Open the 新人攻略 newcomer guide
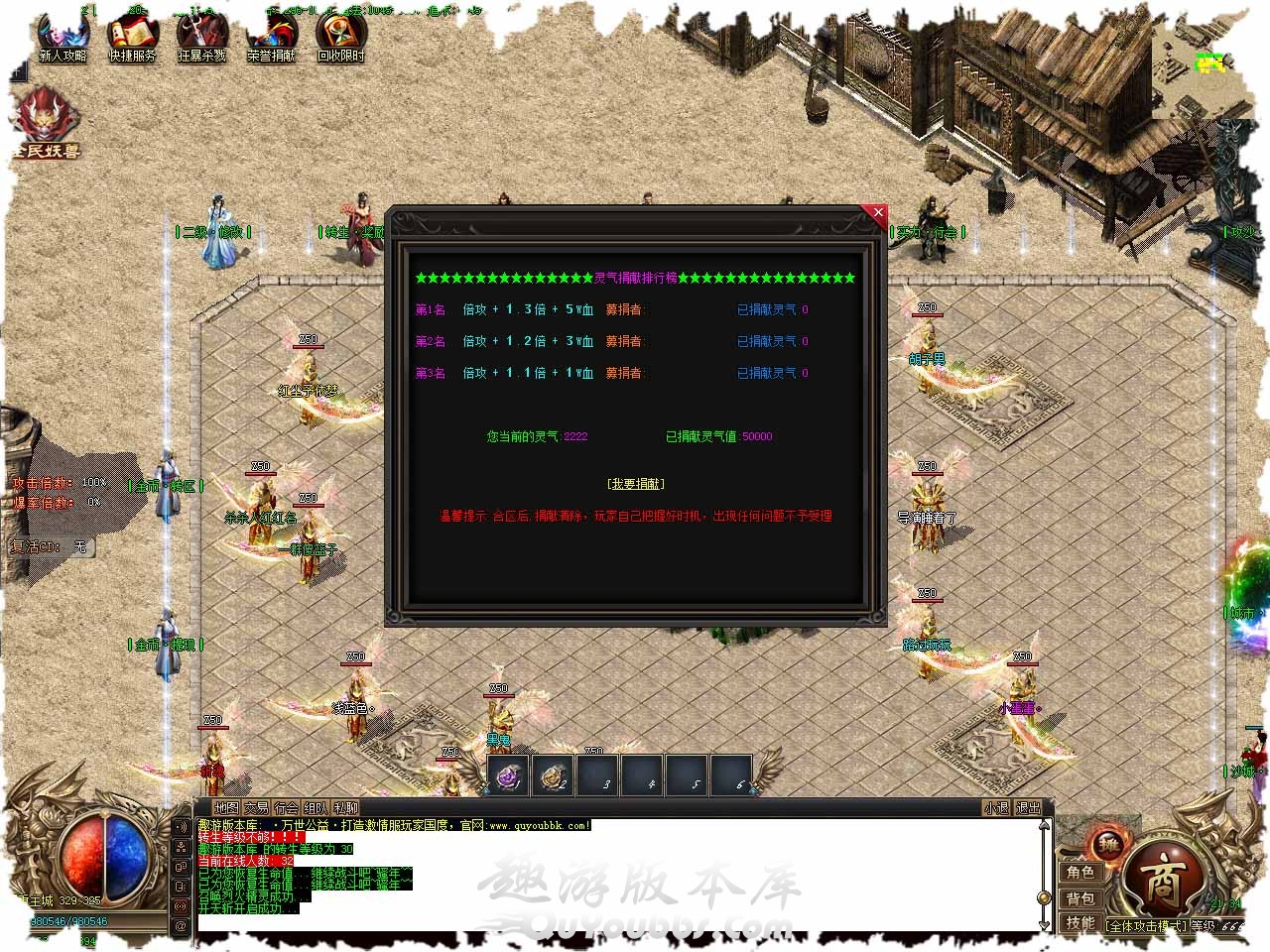 point(63,38)
